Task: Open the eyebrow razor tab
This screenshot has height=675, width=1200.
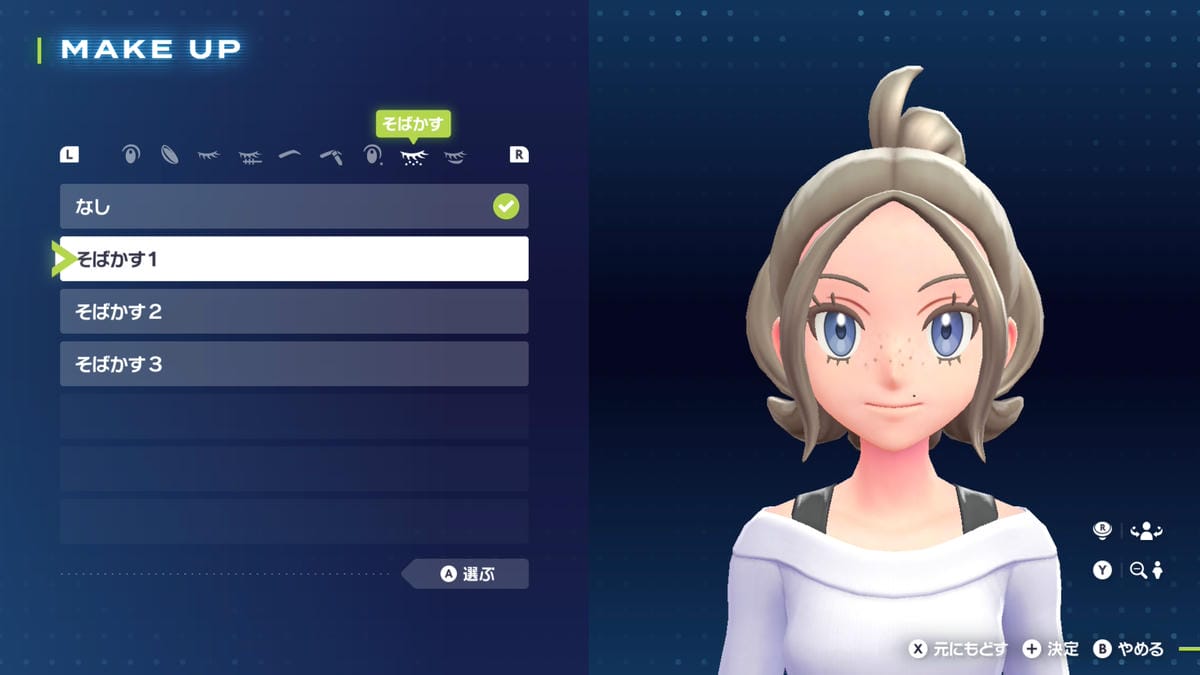Action: [x=331, y=156]
